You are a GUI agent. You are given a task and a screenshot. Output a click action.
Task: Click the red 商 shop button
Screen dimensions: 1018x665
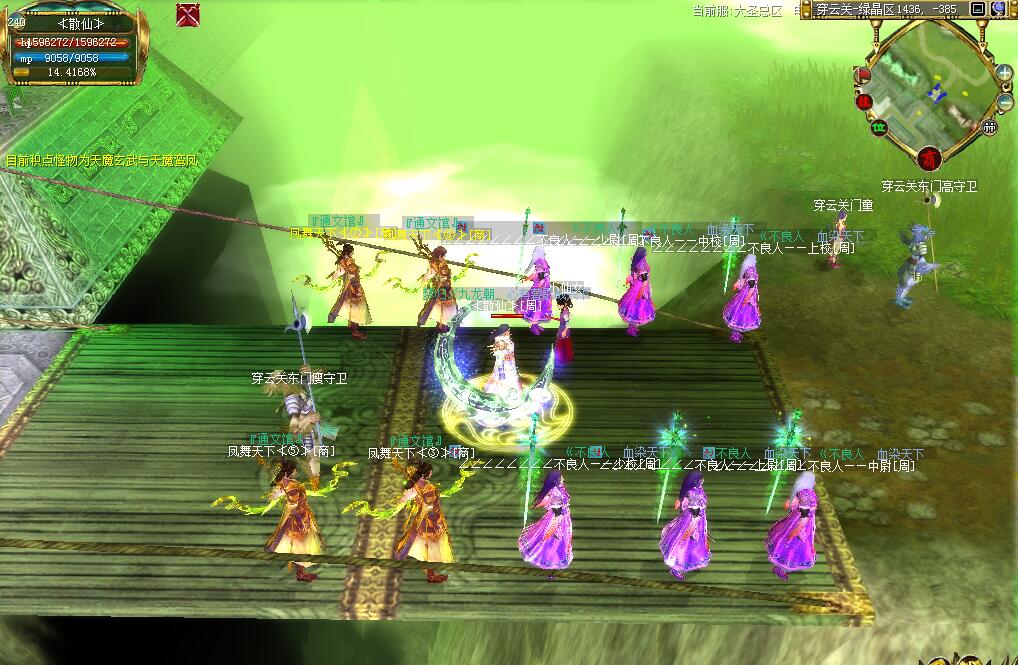[x=930, y=157]
